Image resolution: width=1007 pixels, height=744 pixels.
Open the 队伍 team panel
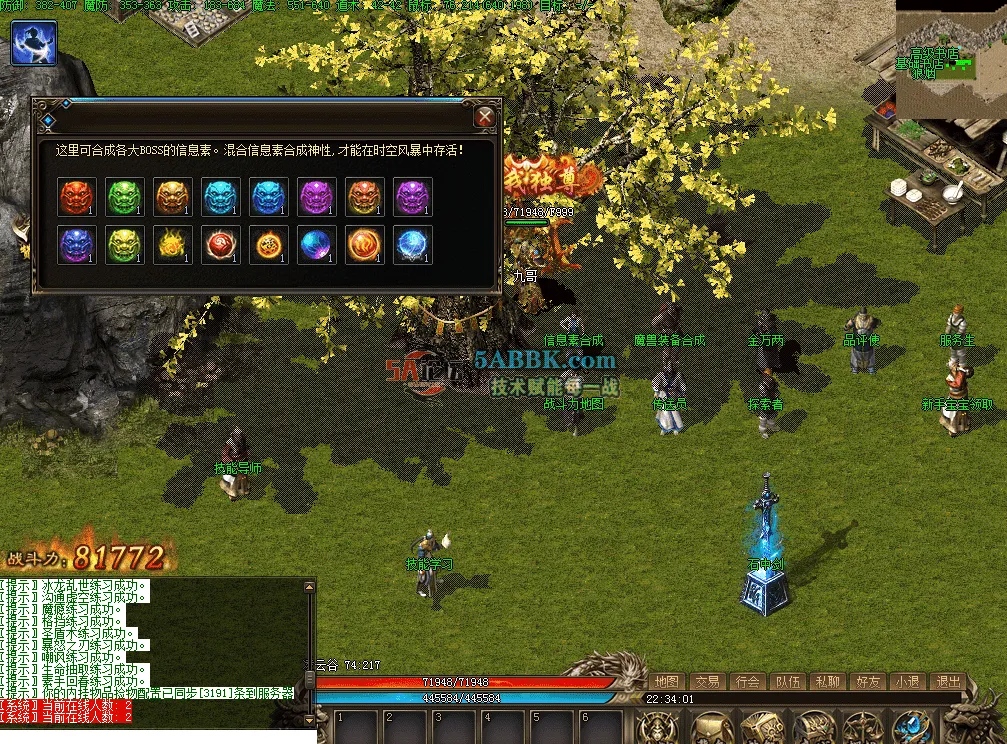click(787, 681)
